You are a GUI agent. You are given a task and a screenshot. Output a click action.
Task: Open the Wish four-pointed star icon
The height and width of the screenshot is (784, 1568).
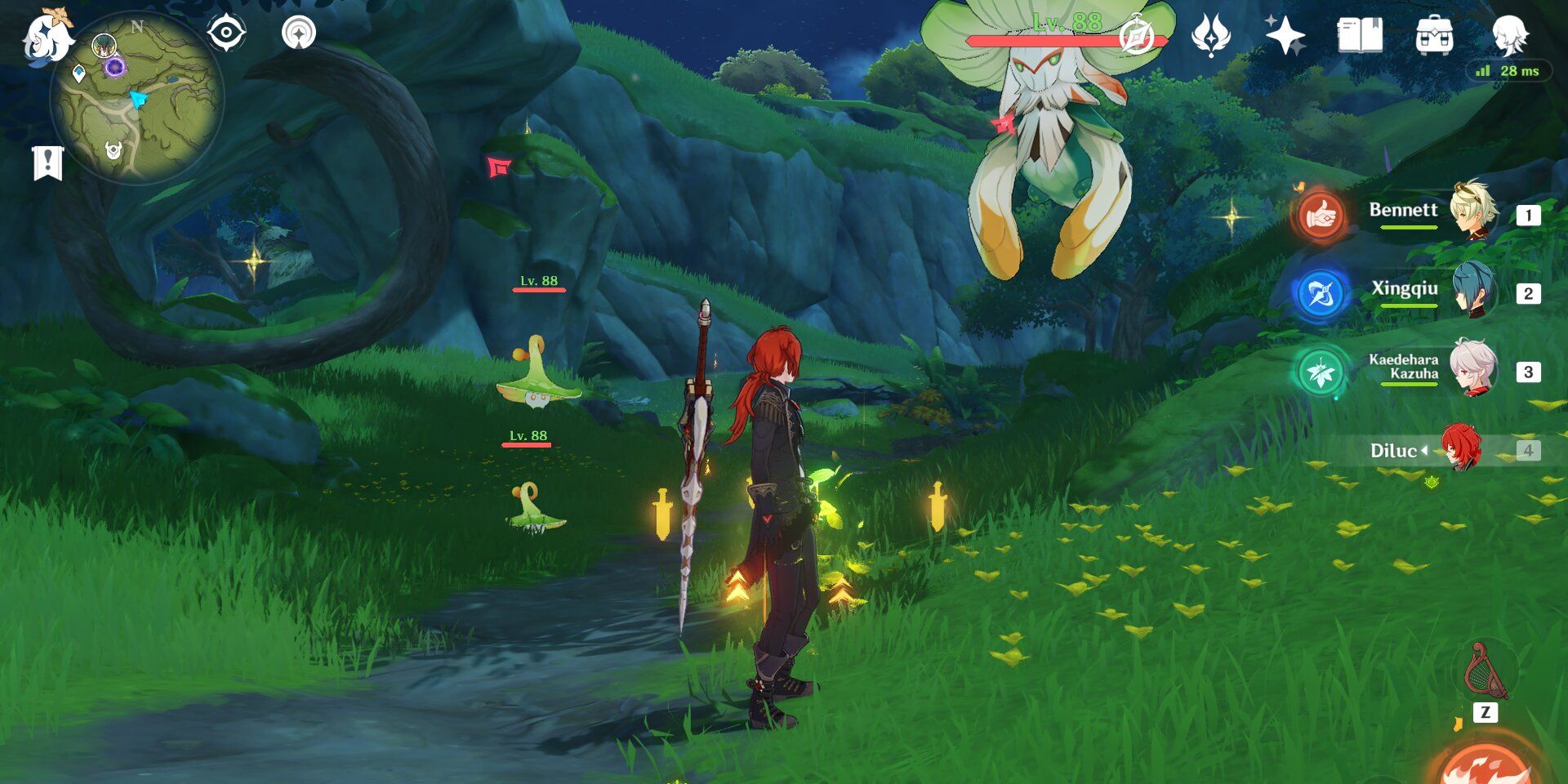coord(1285,36)
